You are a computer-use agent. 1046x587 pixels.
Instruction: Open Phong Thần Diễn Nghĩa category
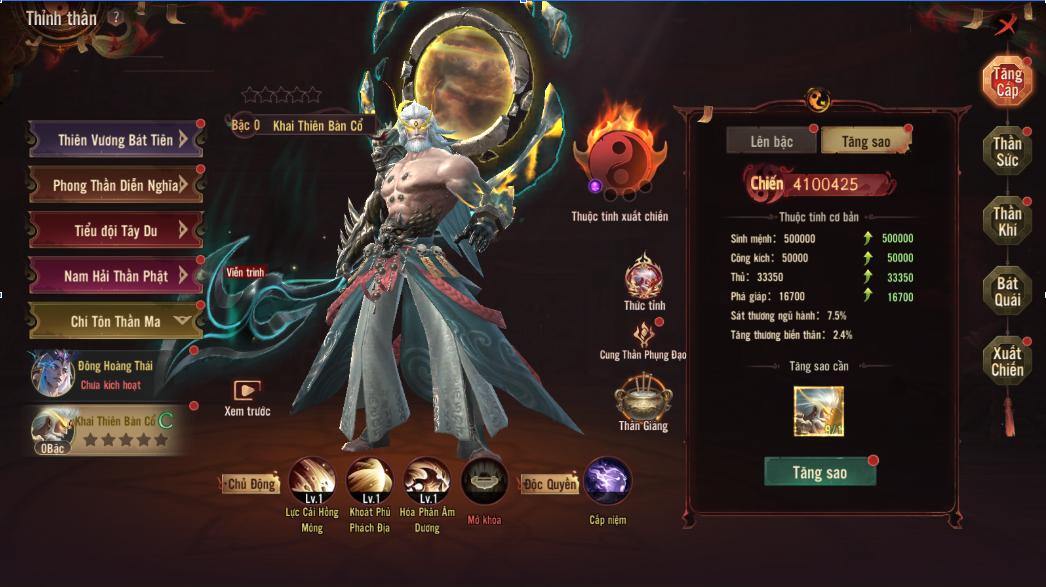point(115,185)
